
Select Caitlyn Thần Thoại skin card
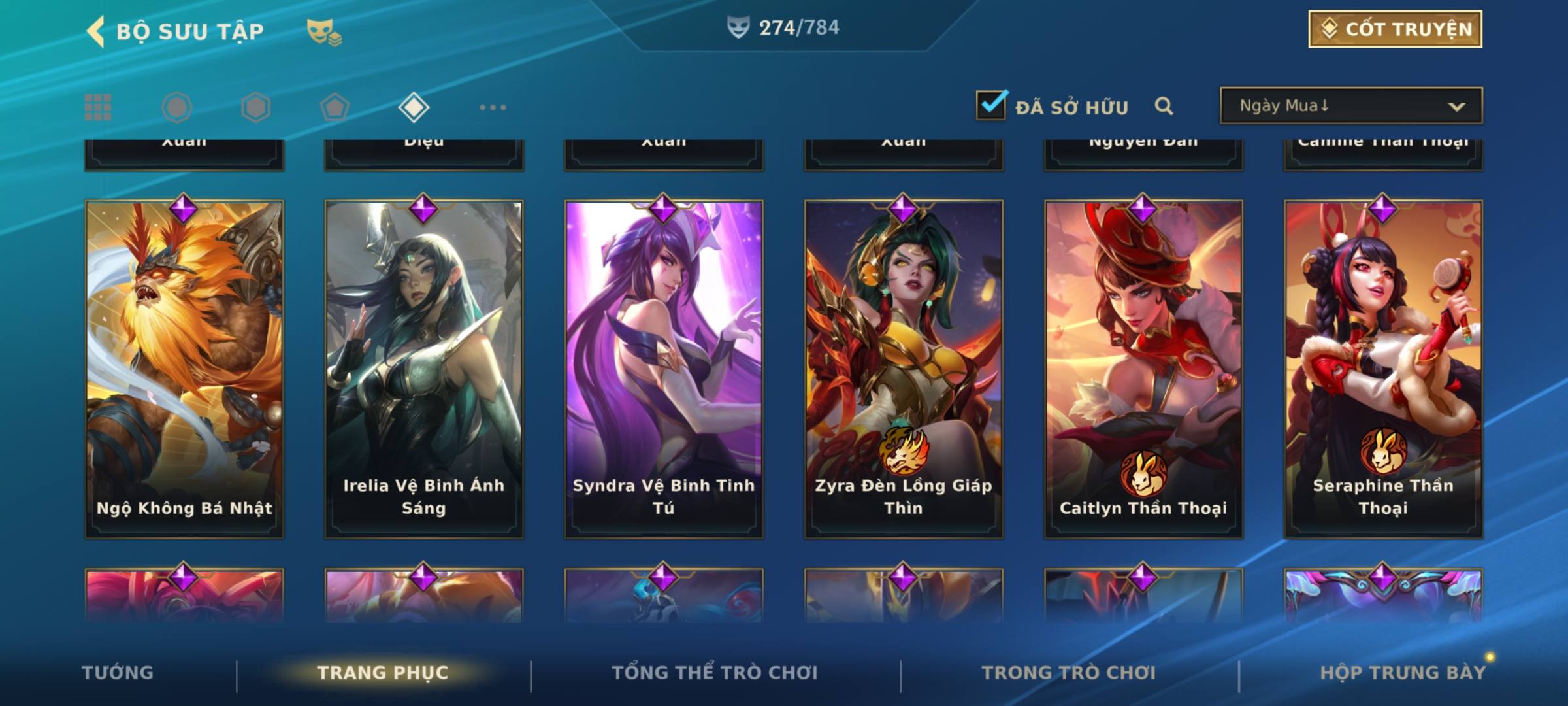[x=1143, y=369]
